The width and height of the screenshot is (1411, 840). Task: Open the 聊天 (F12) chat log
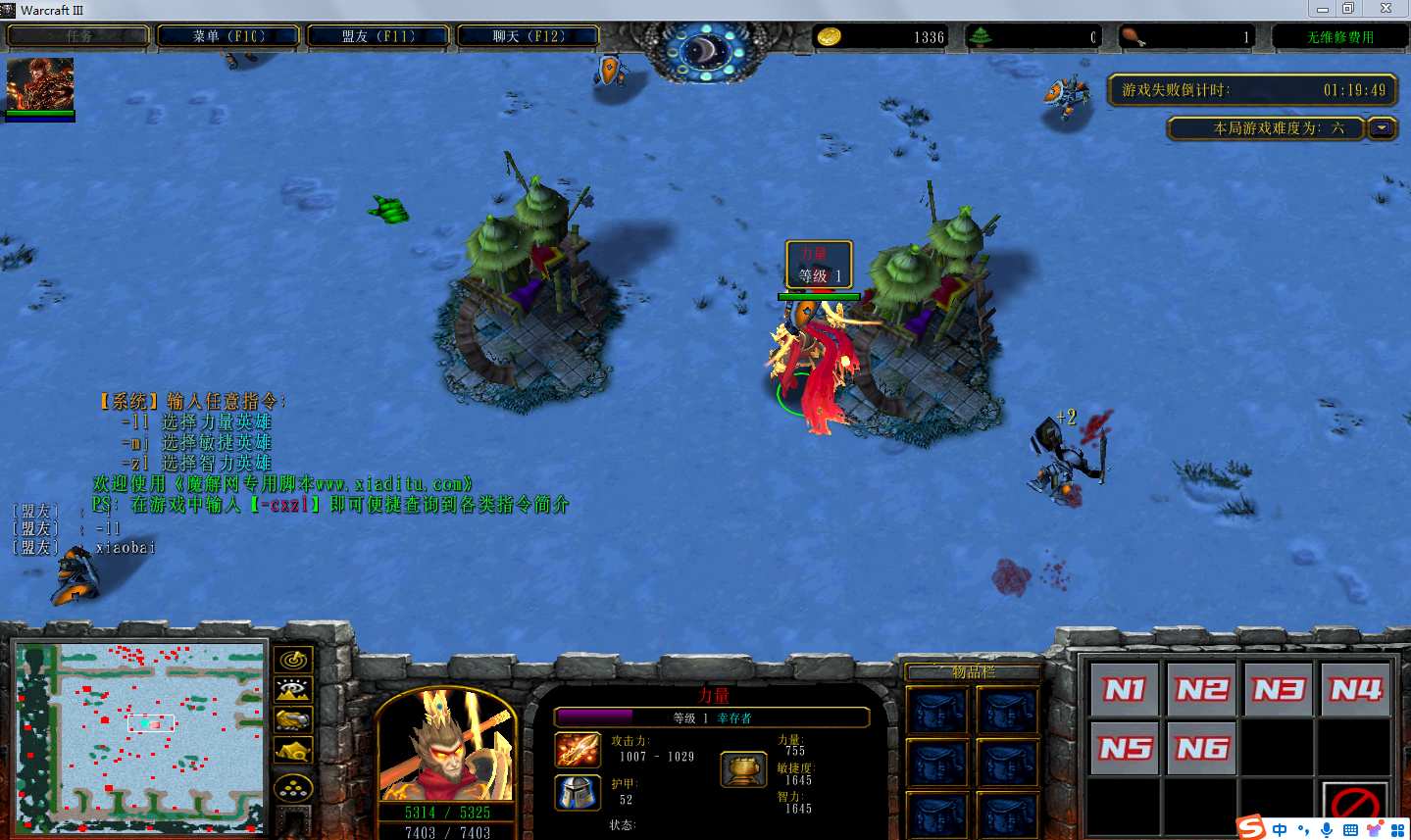click(x=529, y=36)
